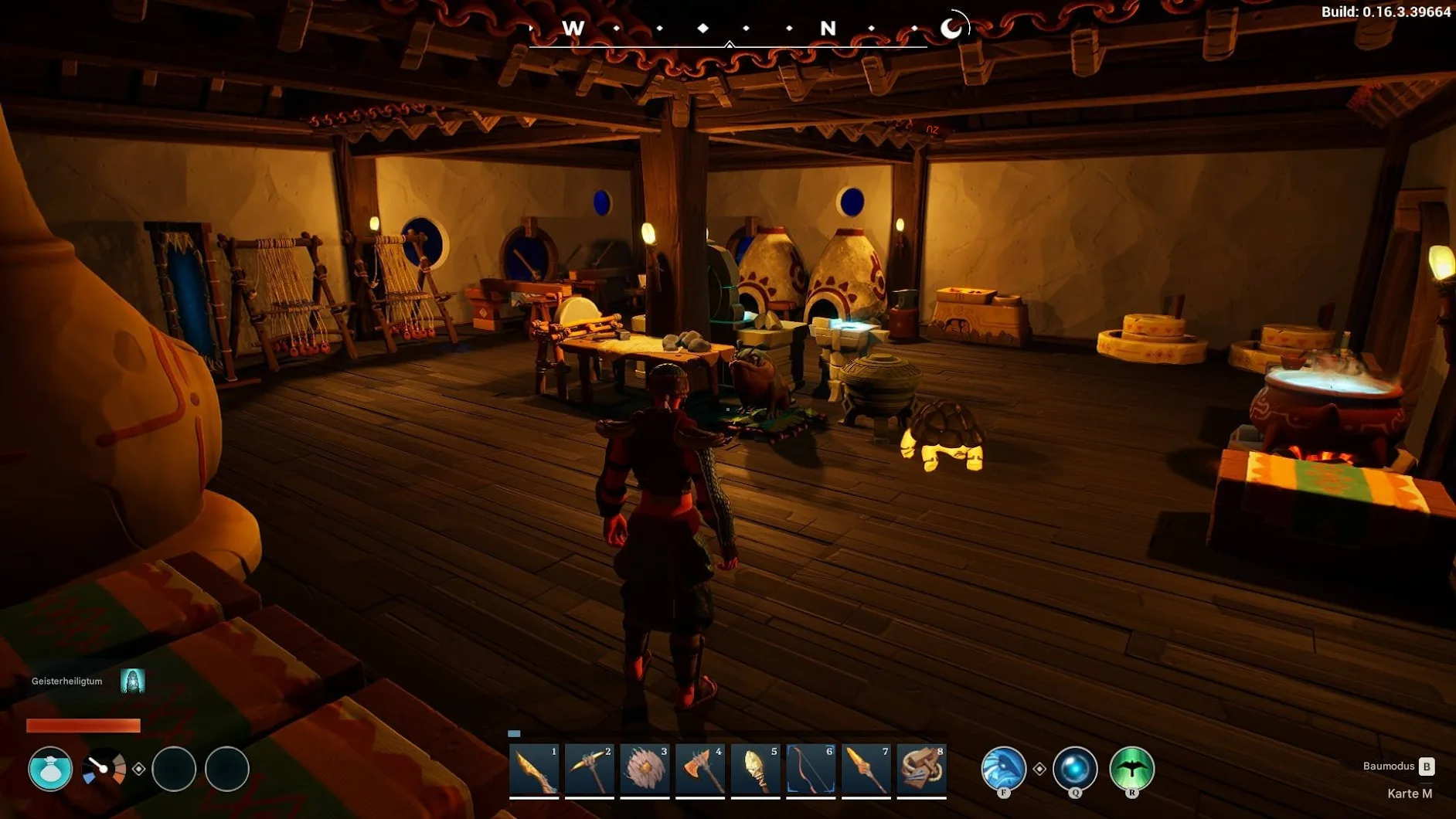Activate the green bird glide ability
This screenshot has height=819, width=1456.
[1131, 768]
